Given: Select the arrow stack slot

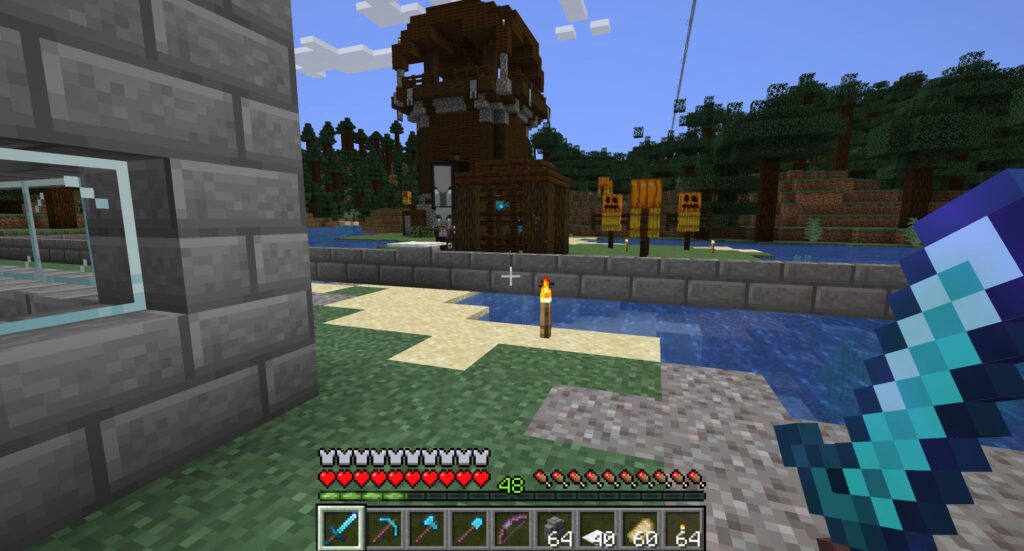Looking at the screenshot, I should (598, 527).
